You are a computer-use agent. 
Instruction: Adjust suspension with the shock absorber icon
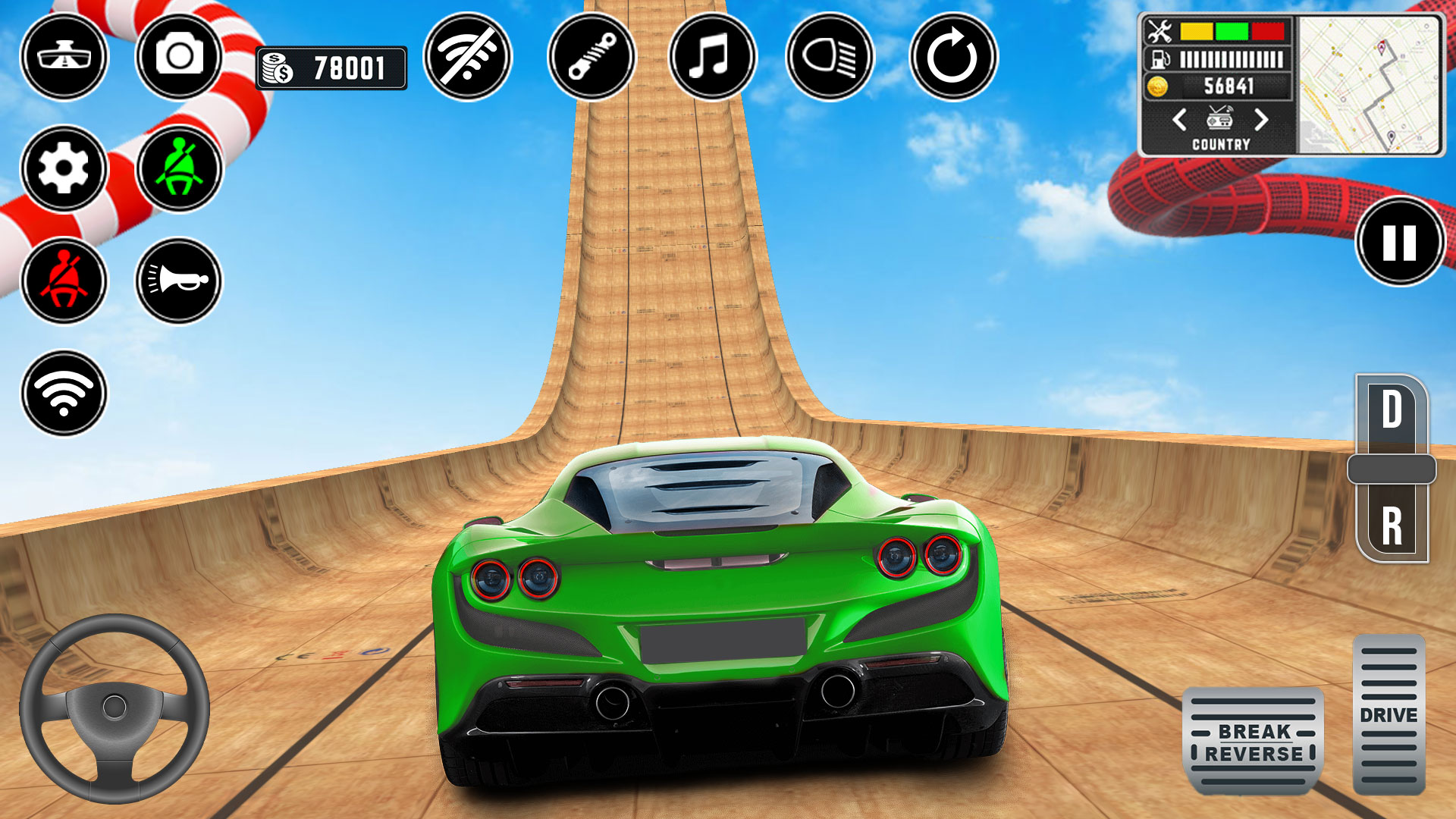tap(591, 56)
